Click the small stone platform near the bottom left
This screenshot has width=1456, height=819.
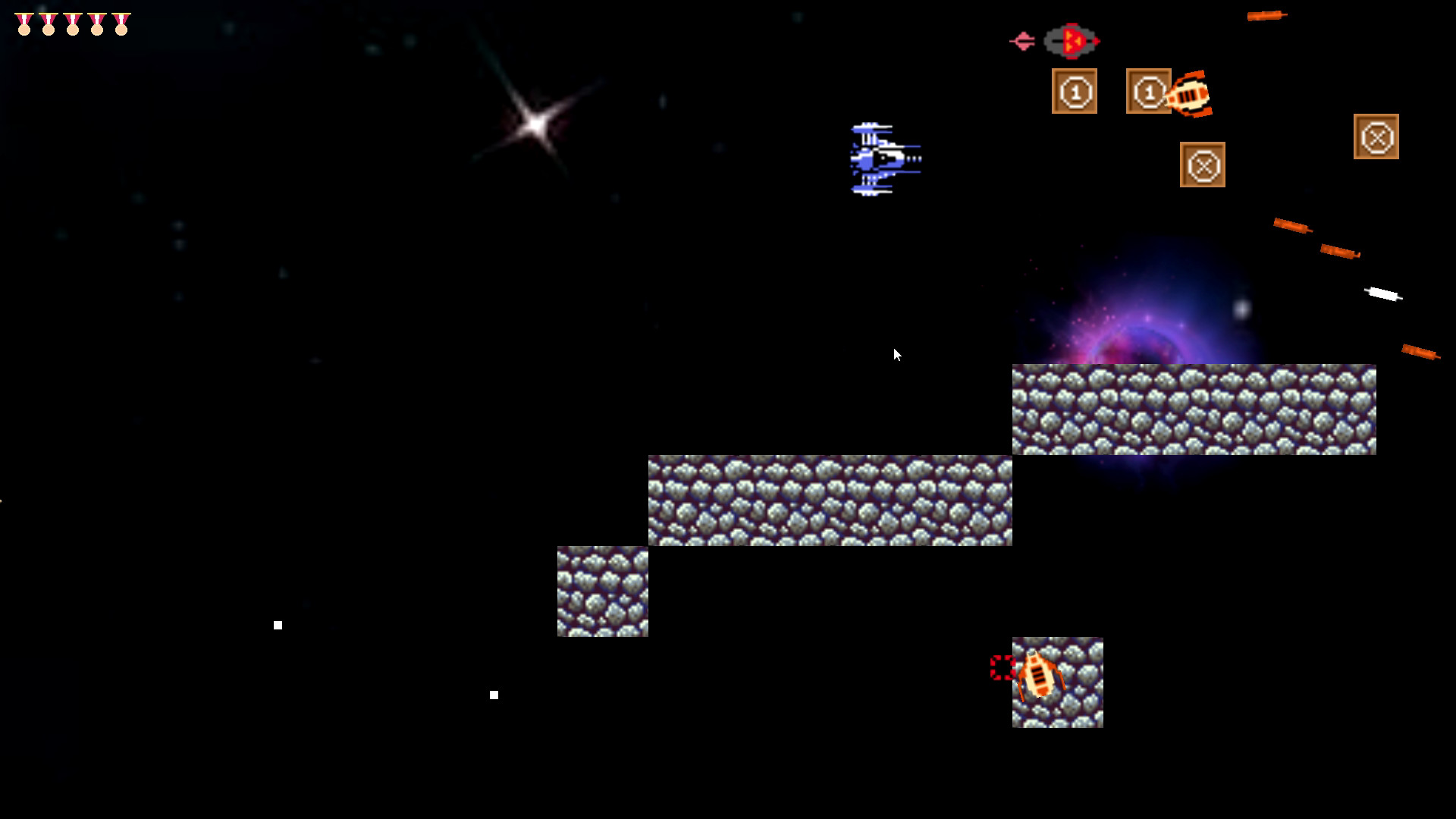602,593
